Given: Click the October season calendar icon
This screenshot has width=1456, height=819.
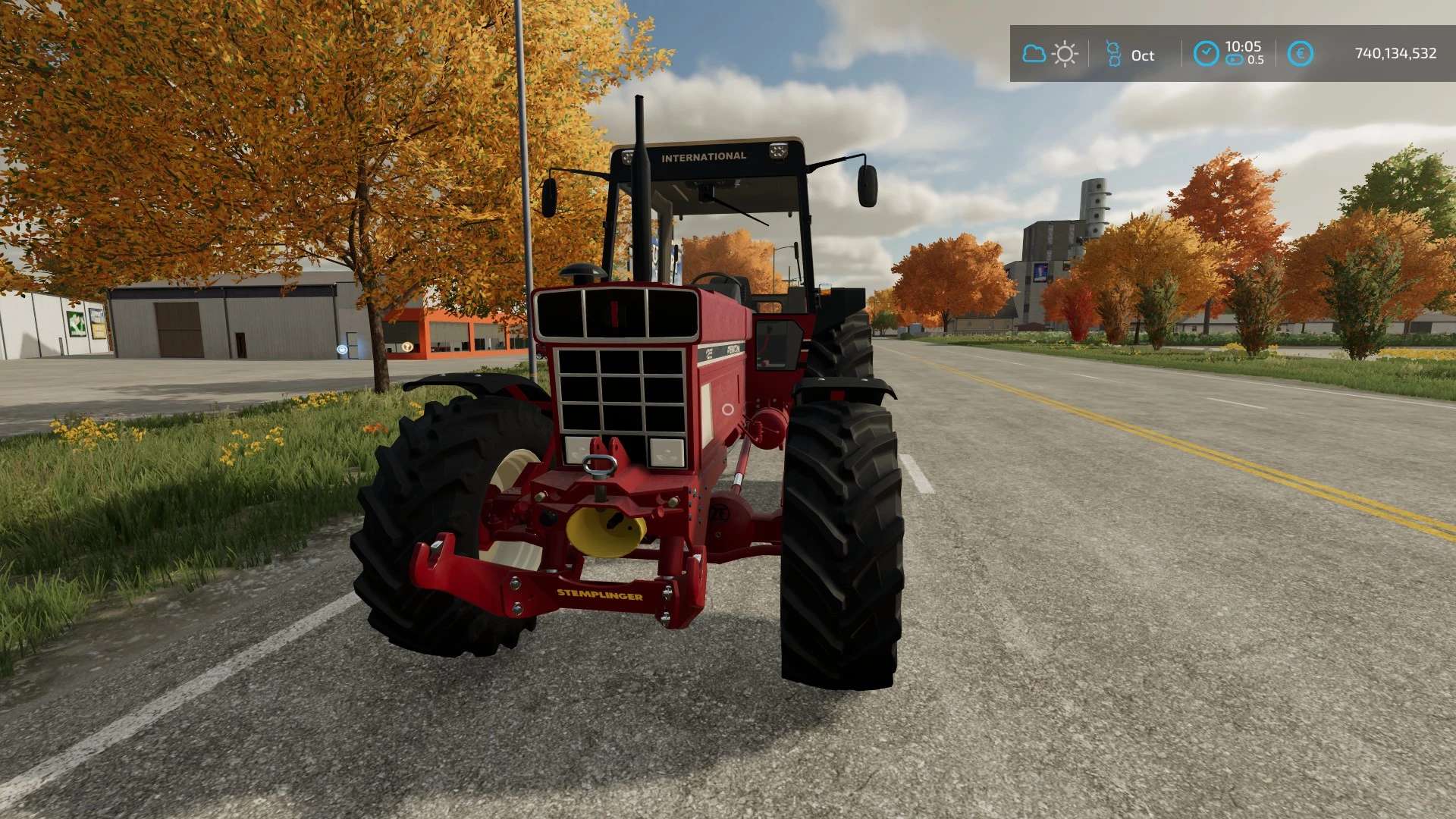Looking at the screenshot, I should (x=1113, y=54).
